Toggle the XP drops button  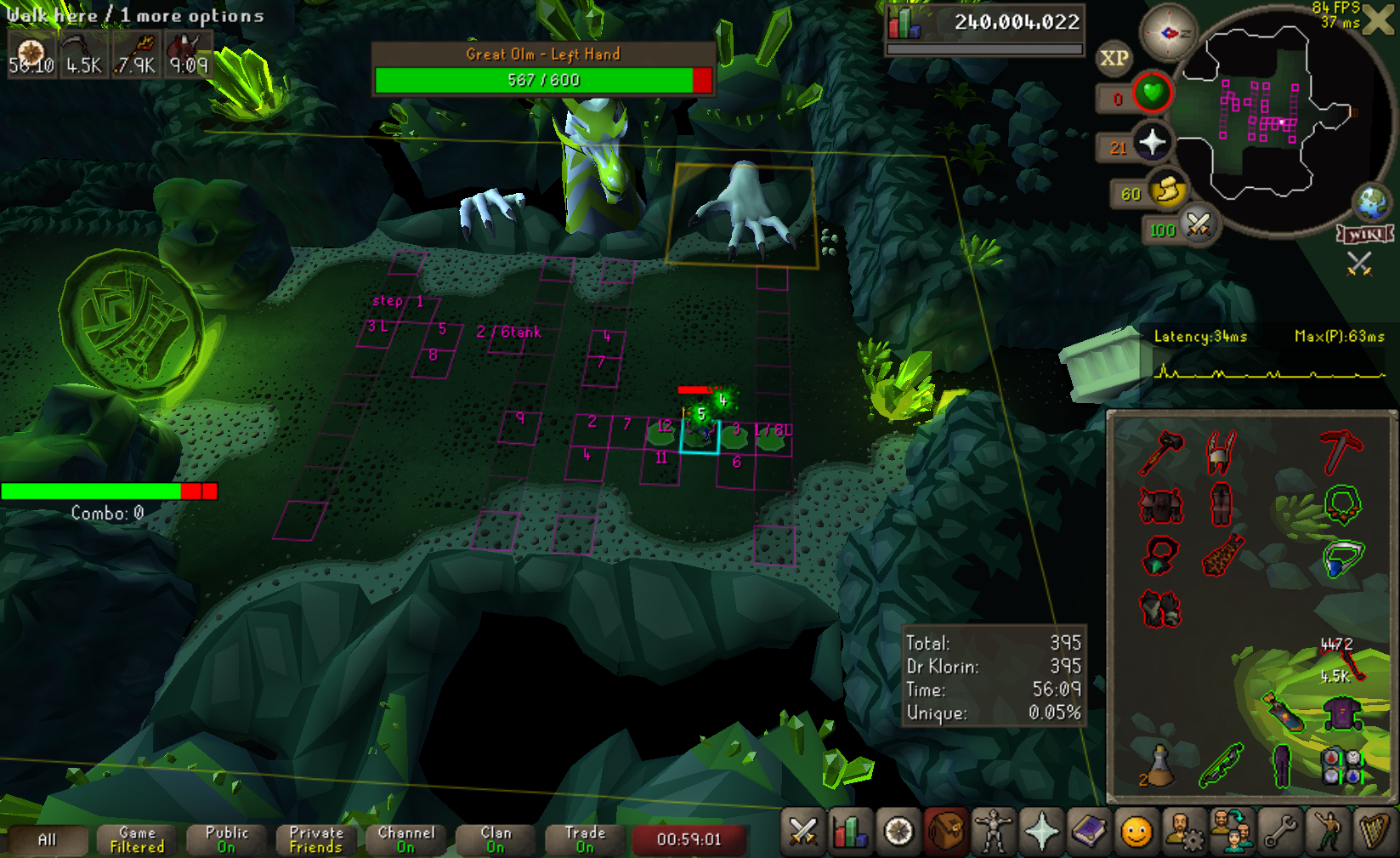(1114, 59)
